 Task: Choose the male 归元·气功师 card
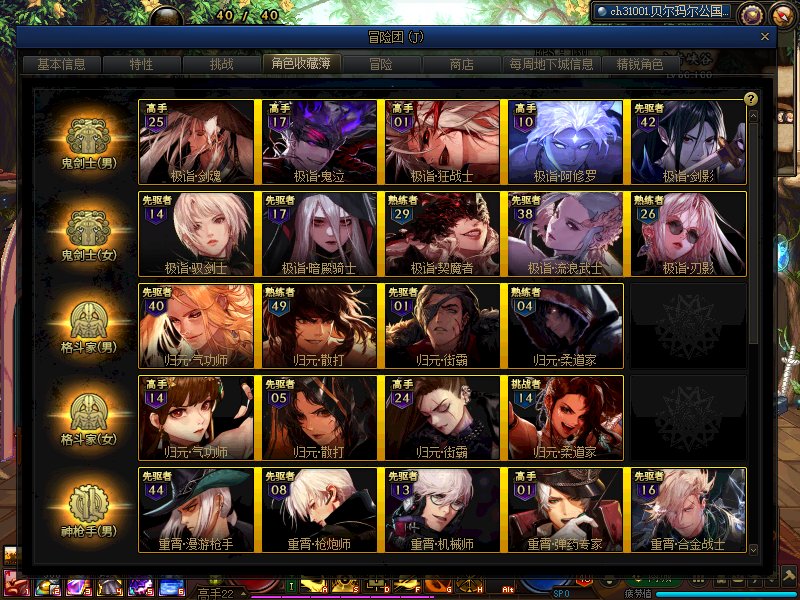pyautogui.click(x=198, y=326)
